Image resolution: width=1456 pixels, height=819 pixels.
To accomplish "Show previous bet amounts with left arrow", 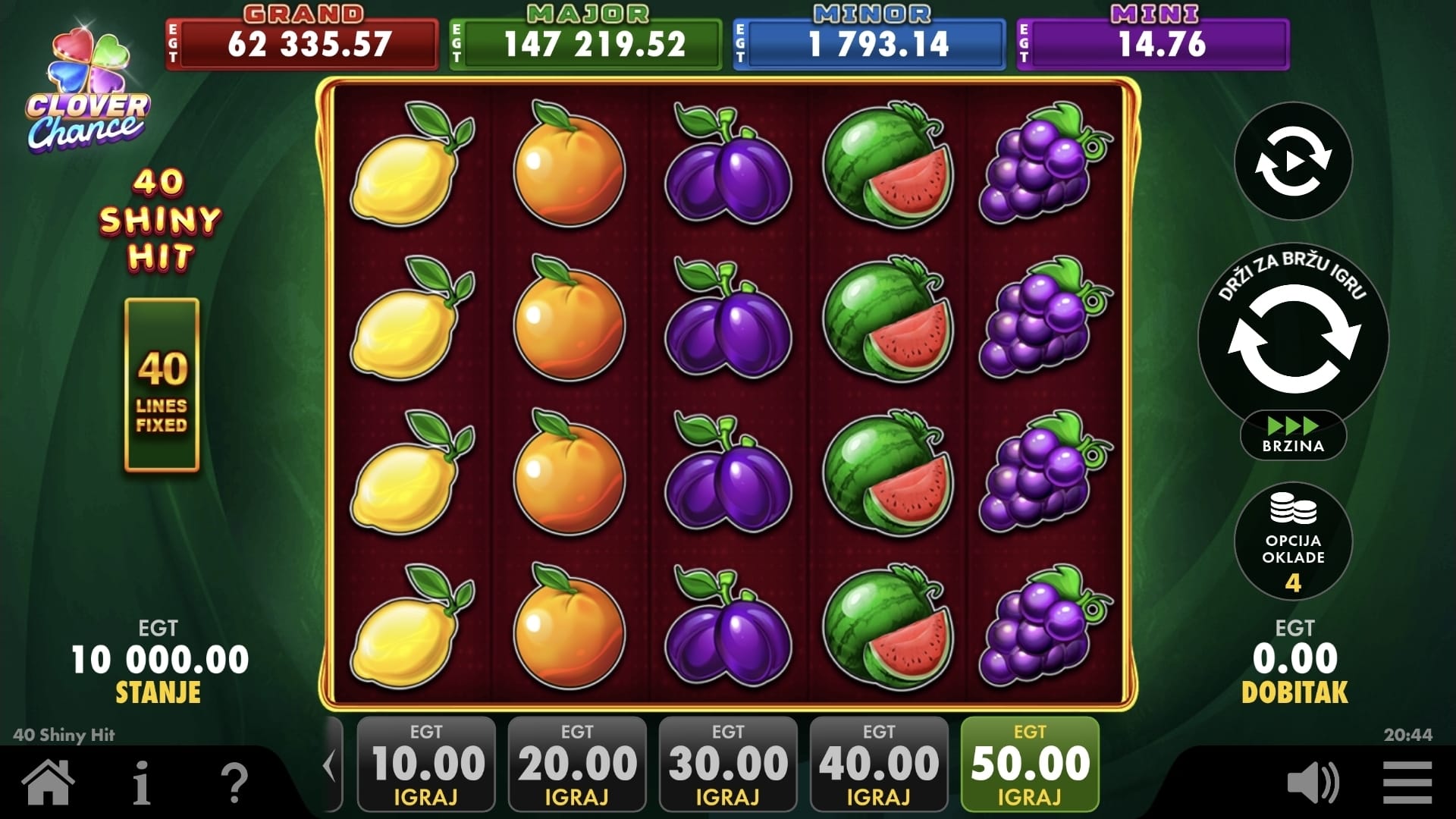I will 330,766.
